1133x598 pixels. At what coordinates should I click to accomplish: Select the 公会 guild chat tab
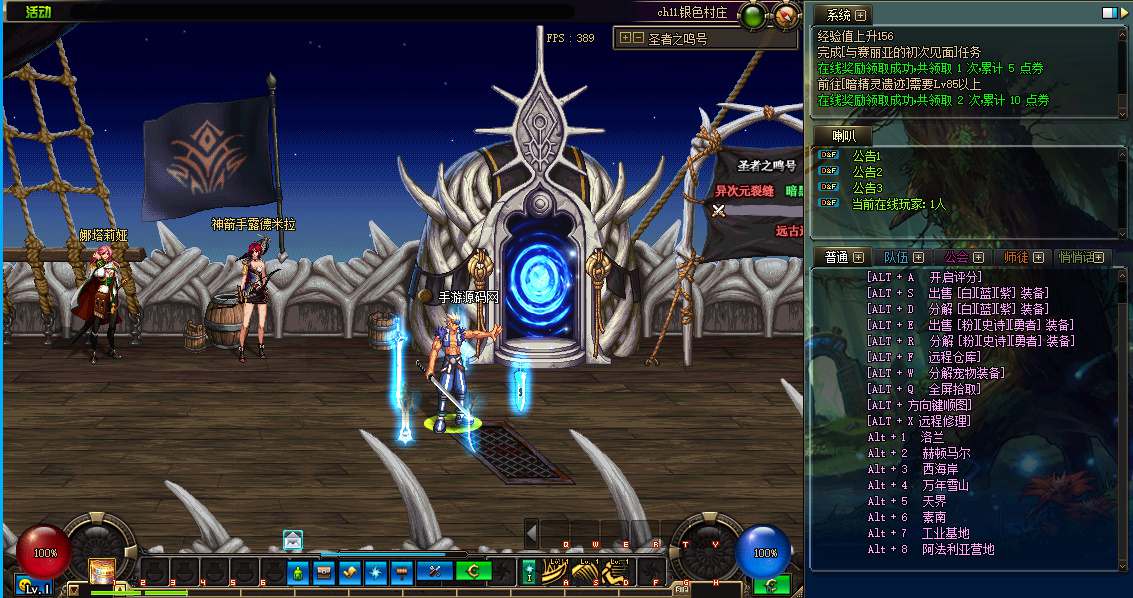coord(956,257)
